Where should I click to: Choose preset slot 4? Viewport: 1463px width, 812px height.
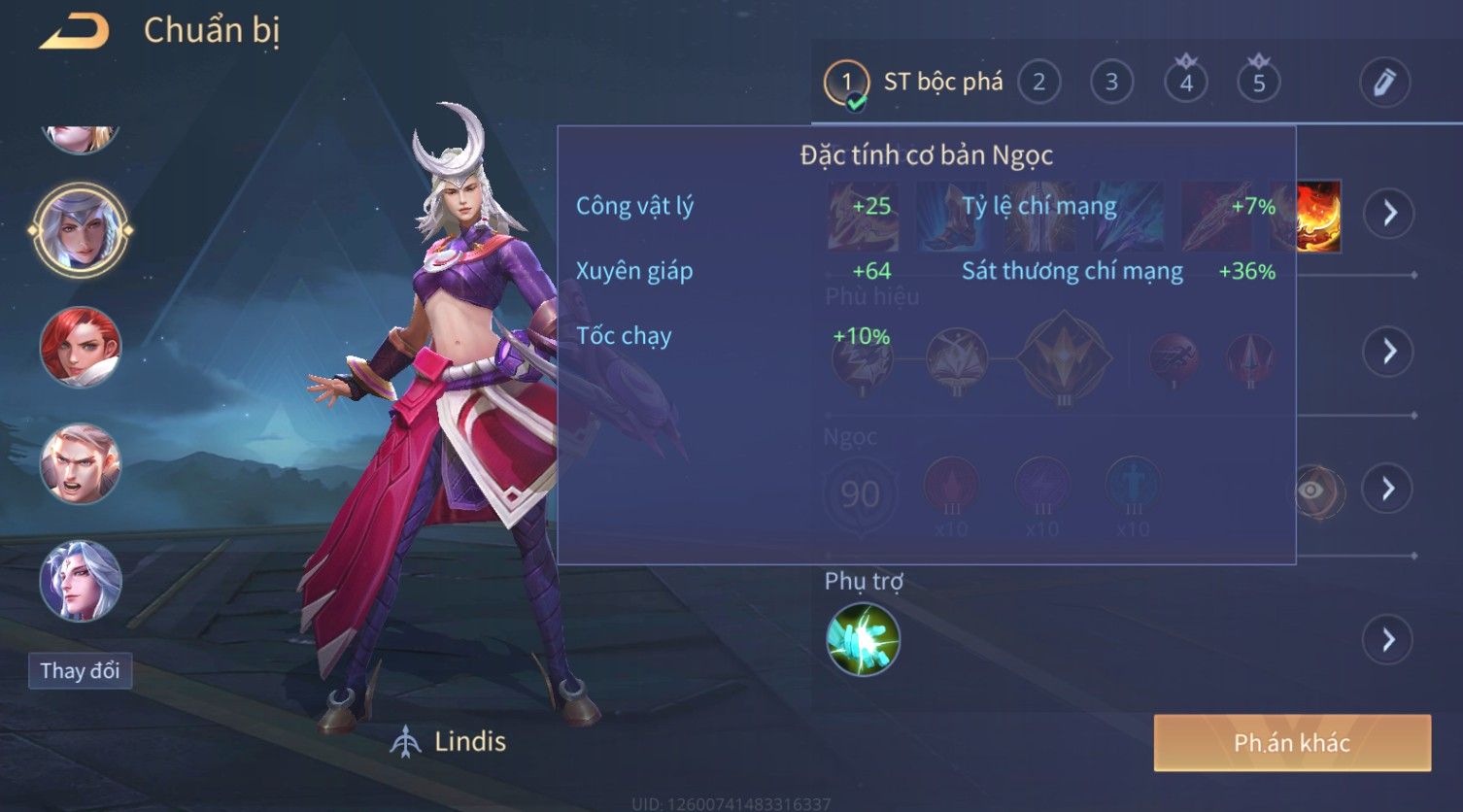pyautogui.click(x=1185, y=83)
